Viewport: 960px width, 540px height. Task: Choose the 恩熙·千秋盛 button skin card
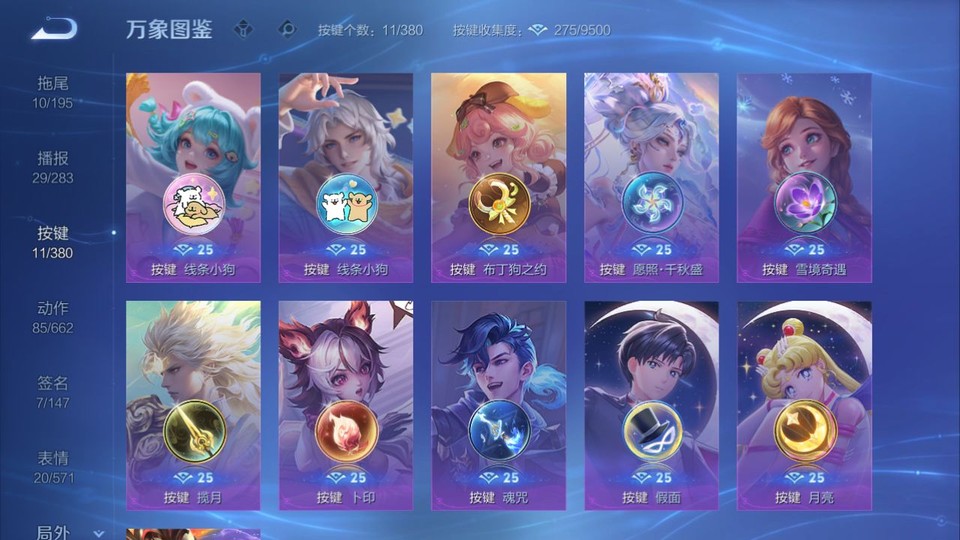click(x=651, y=177)
